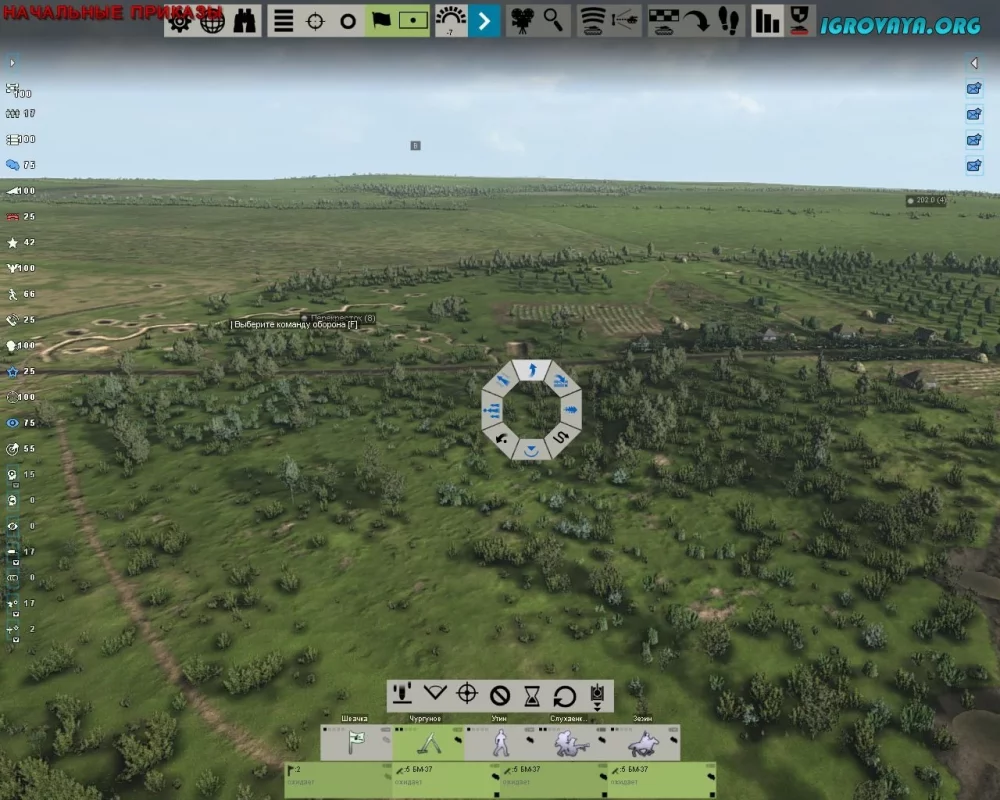The width and height of the screenshot is (1000, 800).
Task: Choose the S-shaped arrow radial command
Action: [560, 437]
